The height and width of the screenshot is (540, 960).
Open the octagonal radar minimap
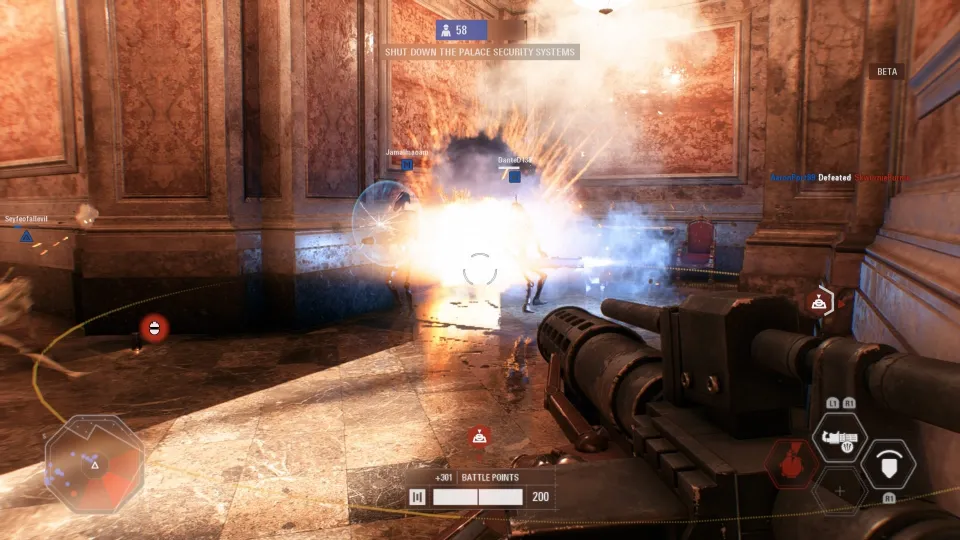point(95,463)
